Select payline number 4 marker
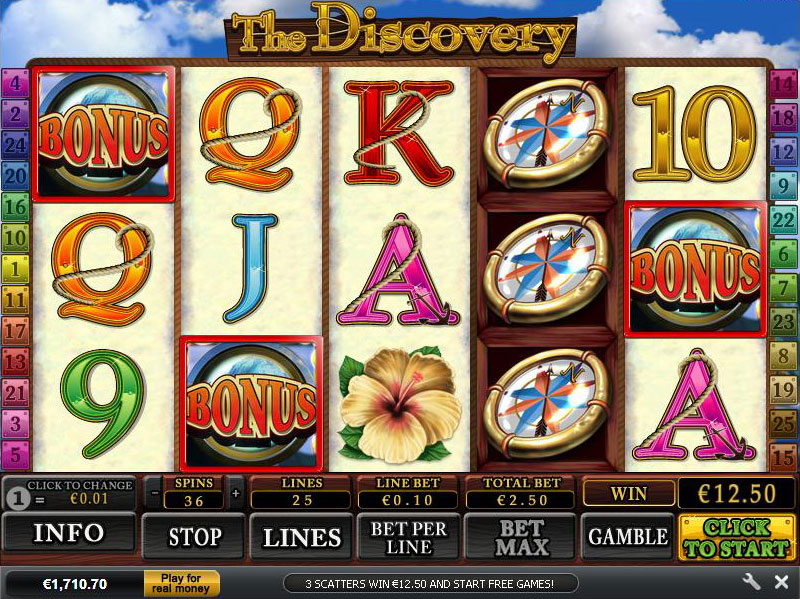 (15, 84)
